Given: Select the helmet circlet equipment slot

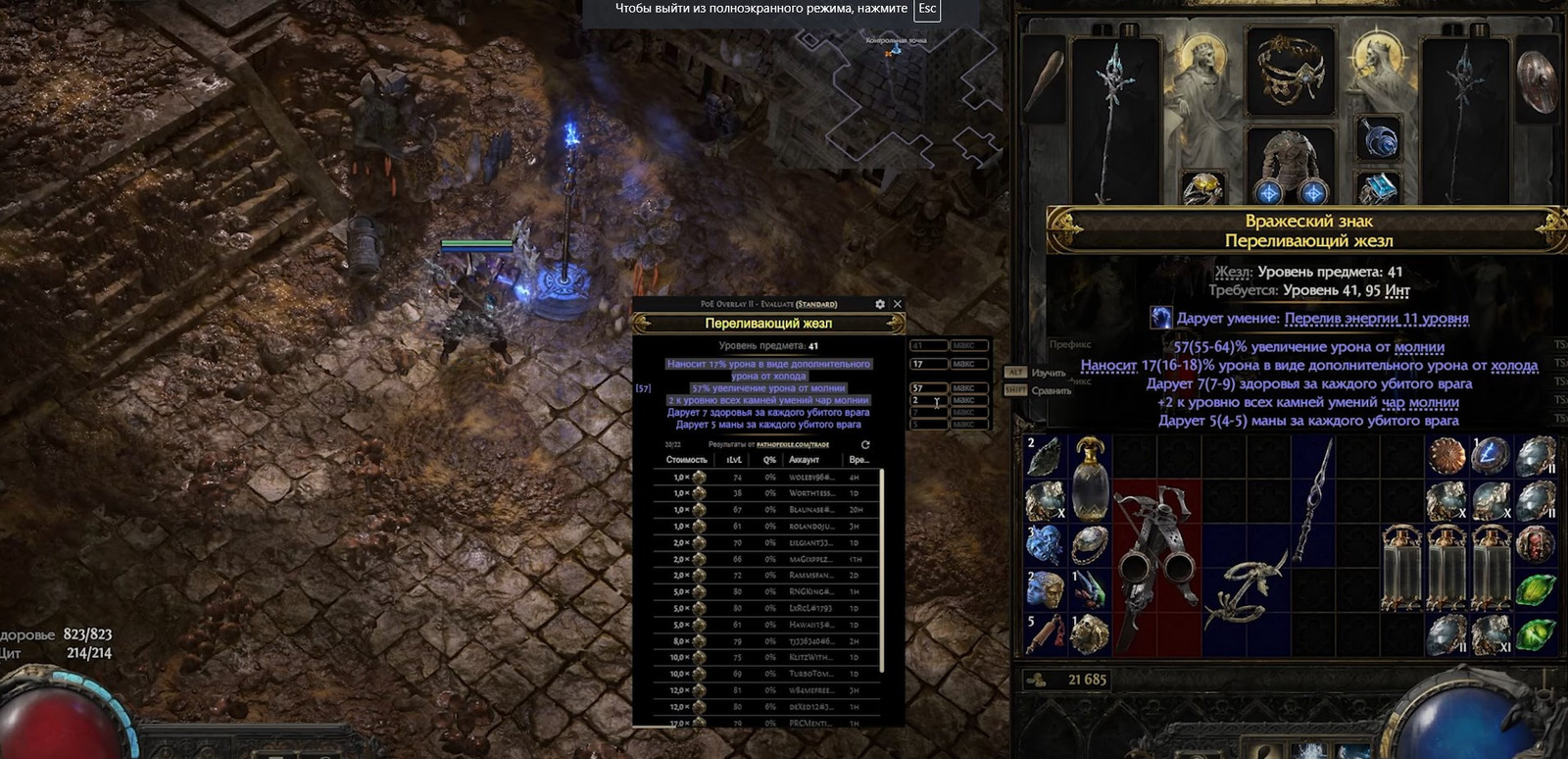Looking at the screenshot, I should 1290,69.
